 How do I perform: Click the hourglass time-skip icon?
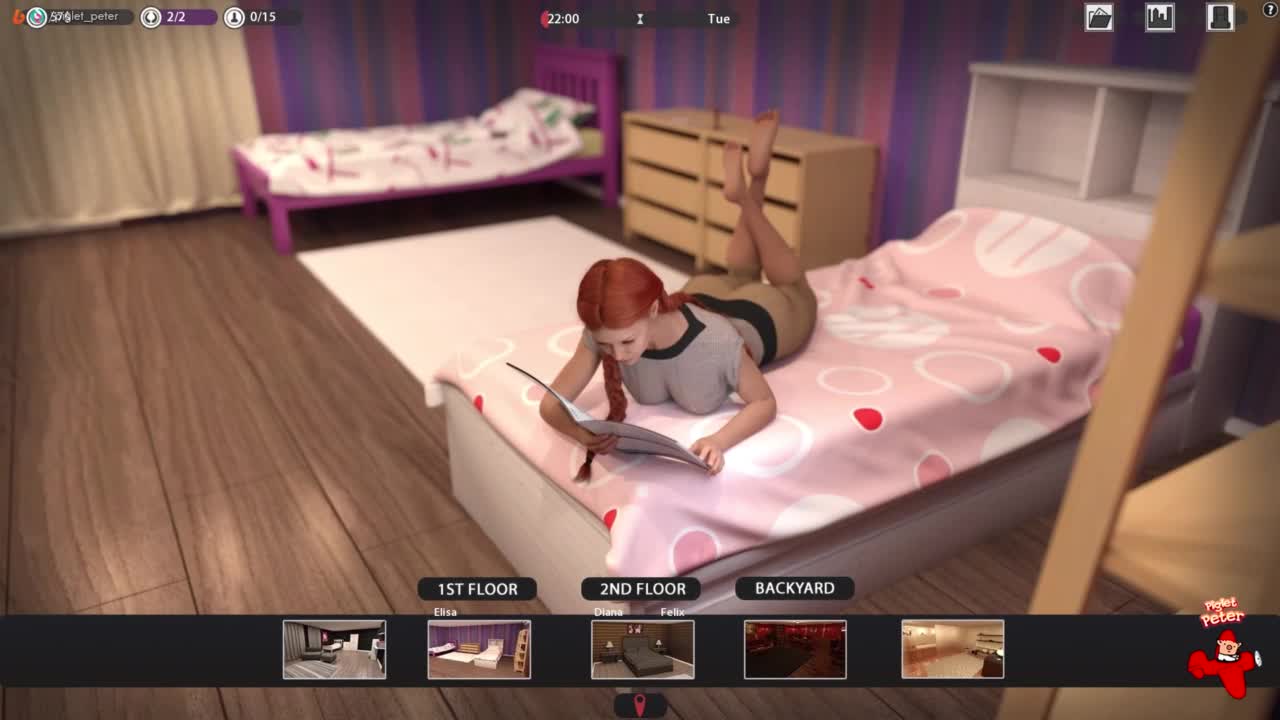640,19
